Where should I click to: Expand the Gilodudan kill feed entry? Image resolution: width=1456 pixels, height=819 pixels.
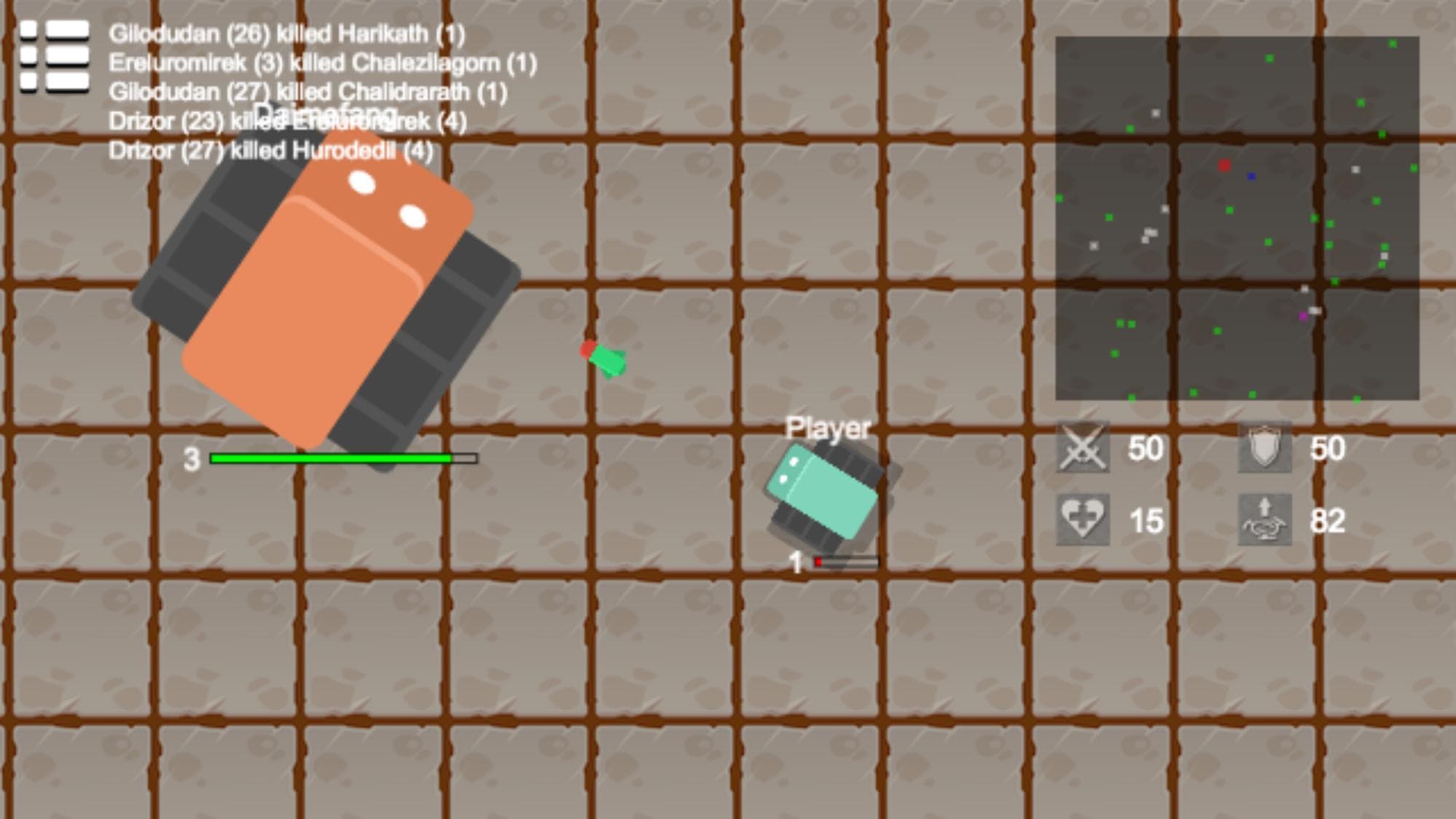point(288,32)
